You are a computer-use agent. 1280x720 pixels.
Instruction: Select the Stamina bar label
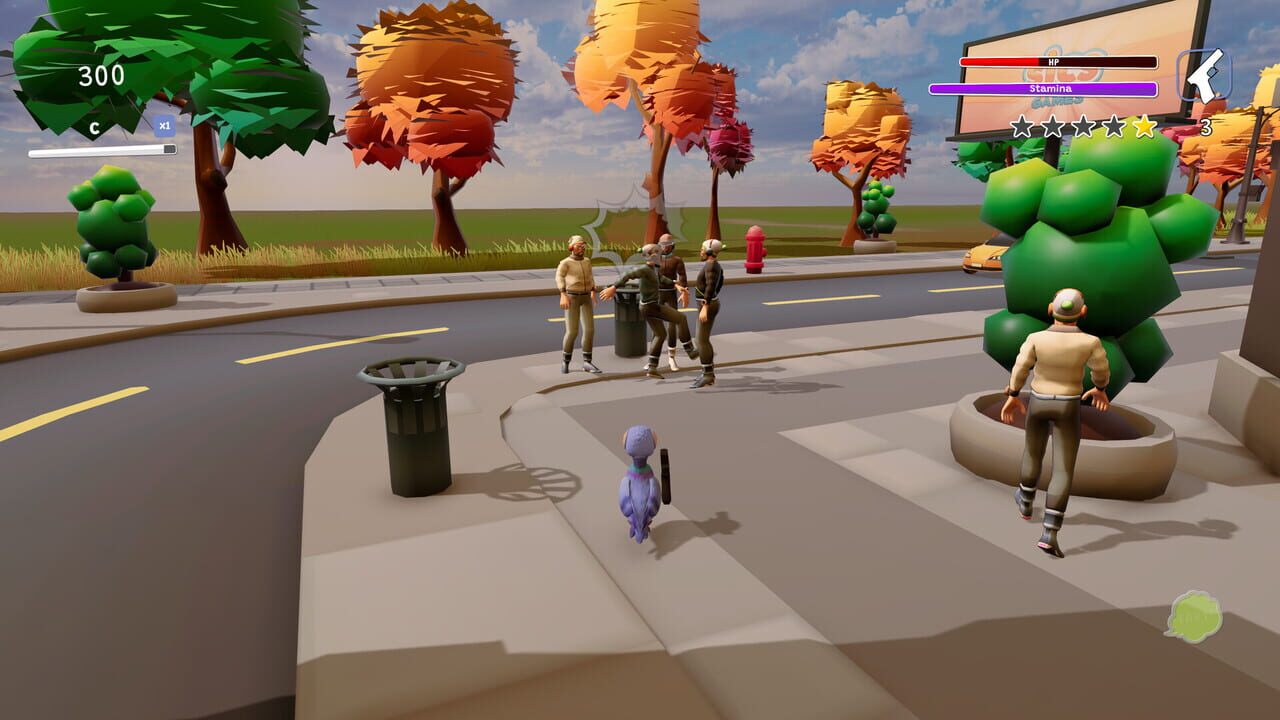(1051, 89)
